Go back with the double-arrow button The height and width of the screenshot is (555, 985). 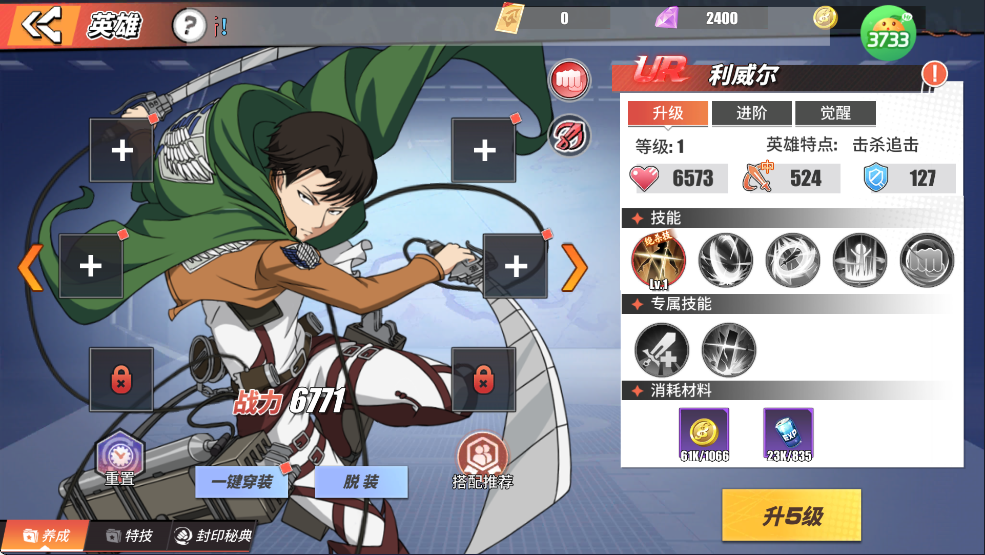(40, 26)
